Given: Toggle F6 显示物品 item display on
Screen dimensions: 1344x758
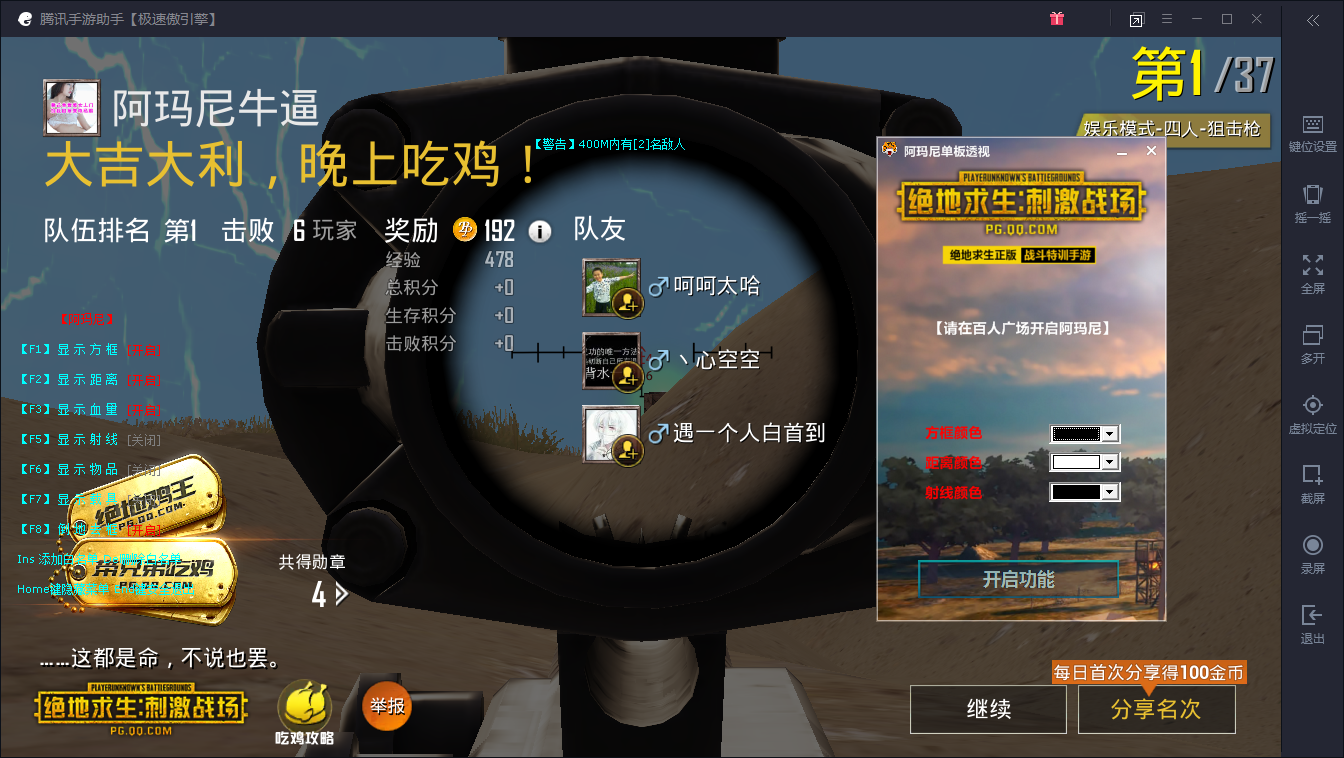Looking at the screenshot, I should pyautogui.click(x=70, y=469).
